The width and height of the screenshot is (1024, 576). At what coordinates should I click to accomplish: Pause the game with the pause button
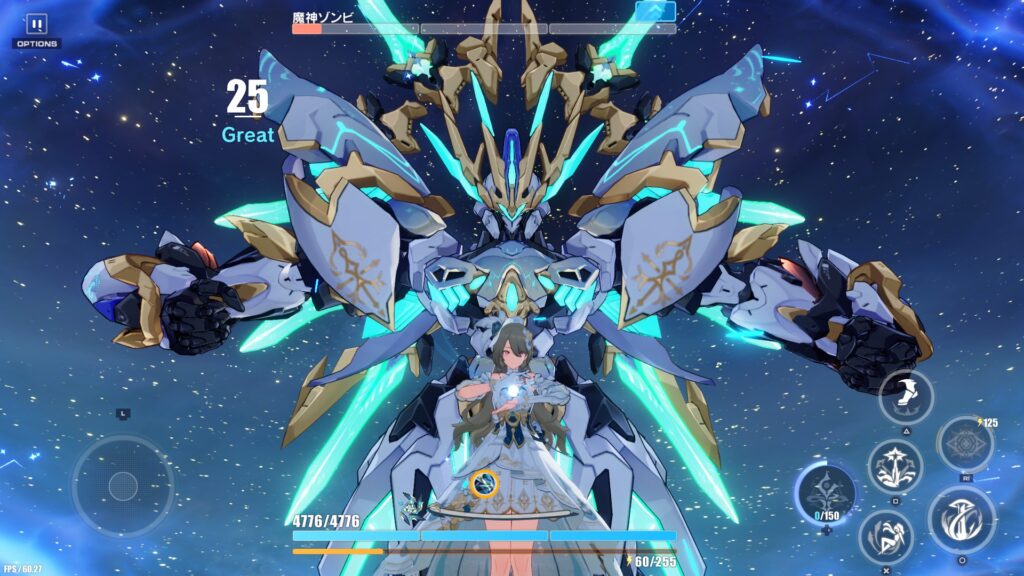[37, 24]
